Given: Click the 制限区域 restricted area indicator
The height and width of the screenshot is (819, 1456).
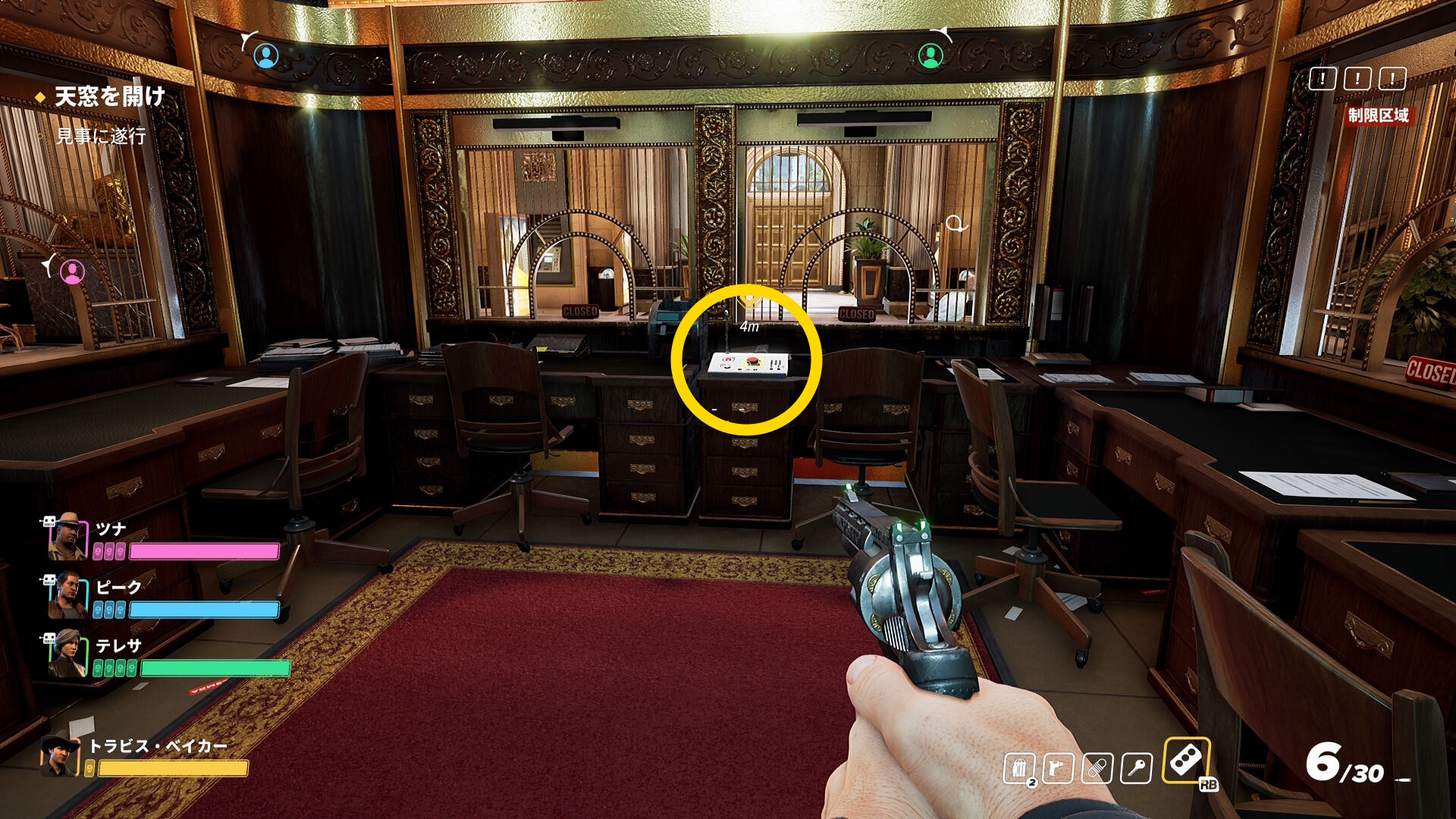Looking at the screenshot, I should (x=1378, y=115).
